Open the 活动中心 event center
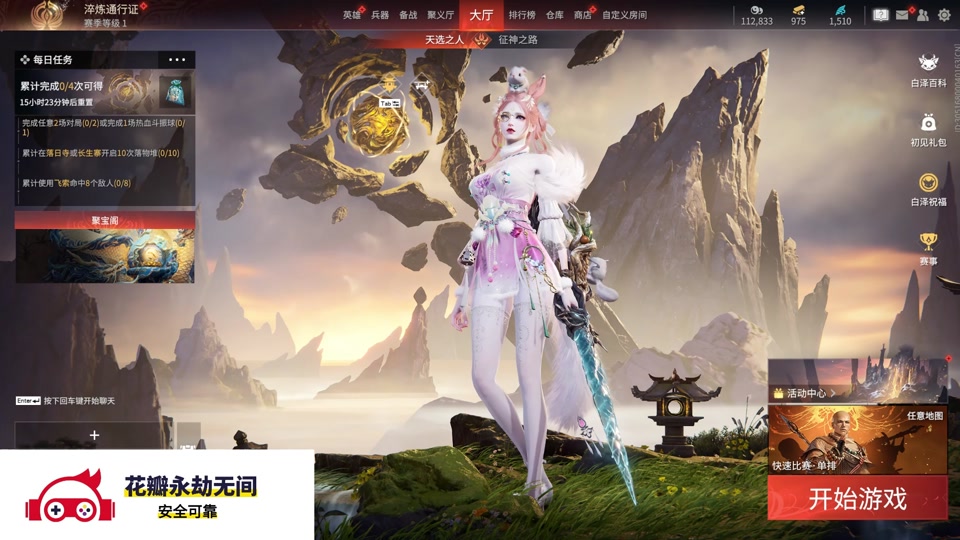 click(x=805, y=393)
